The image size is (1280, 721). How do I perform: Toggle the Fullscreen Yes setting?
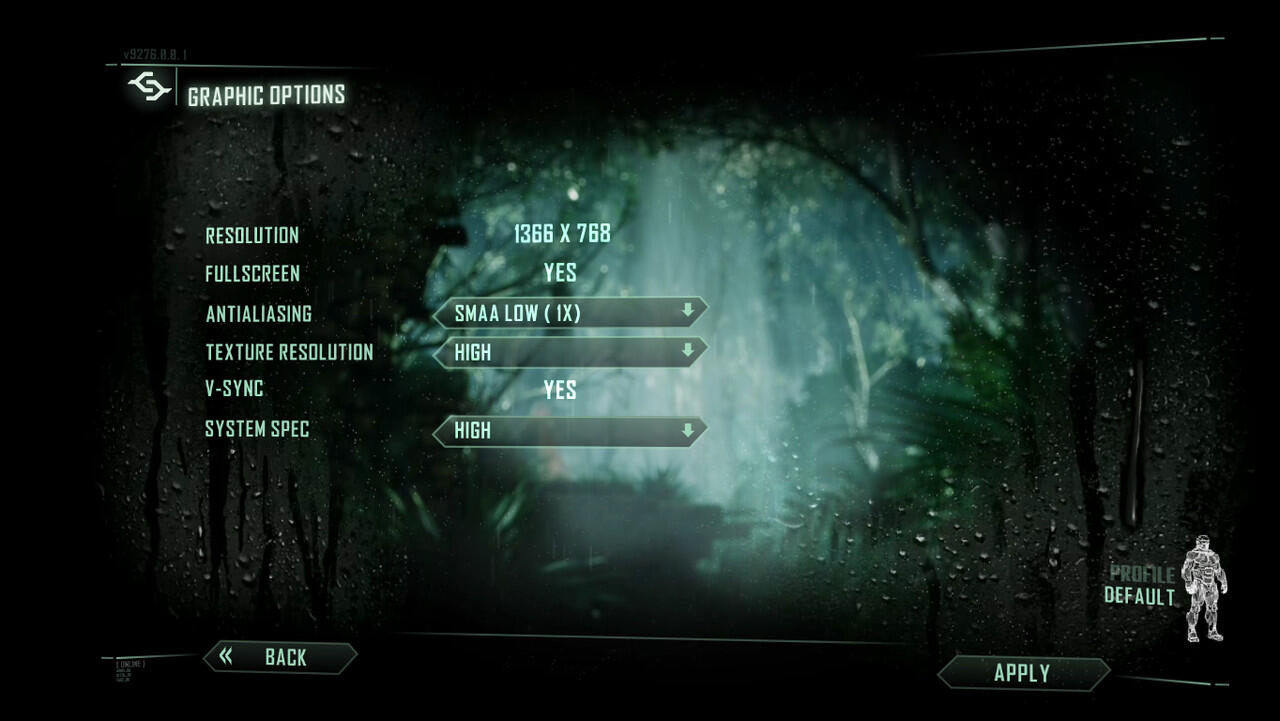[x=560, y=273]
